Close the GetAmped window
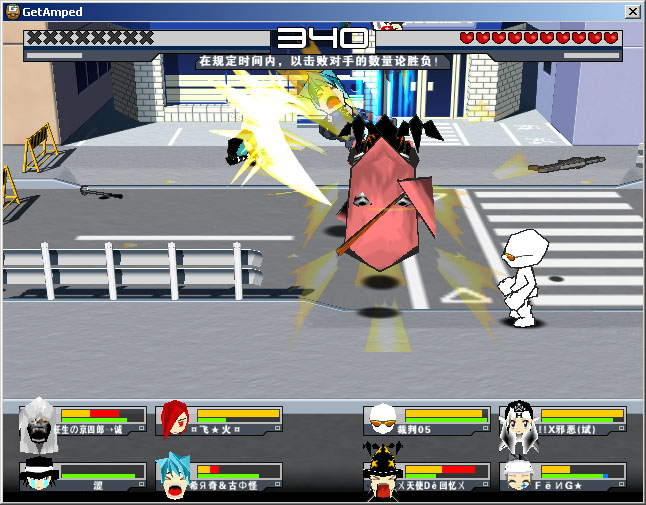 (632, 11)
